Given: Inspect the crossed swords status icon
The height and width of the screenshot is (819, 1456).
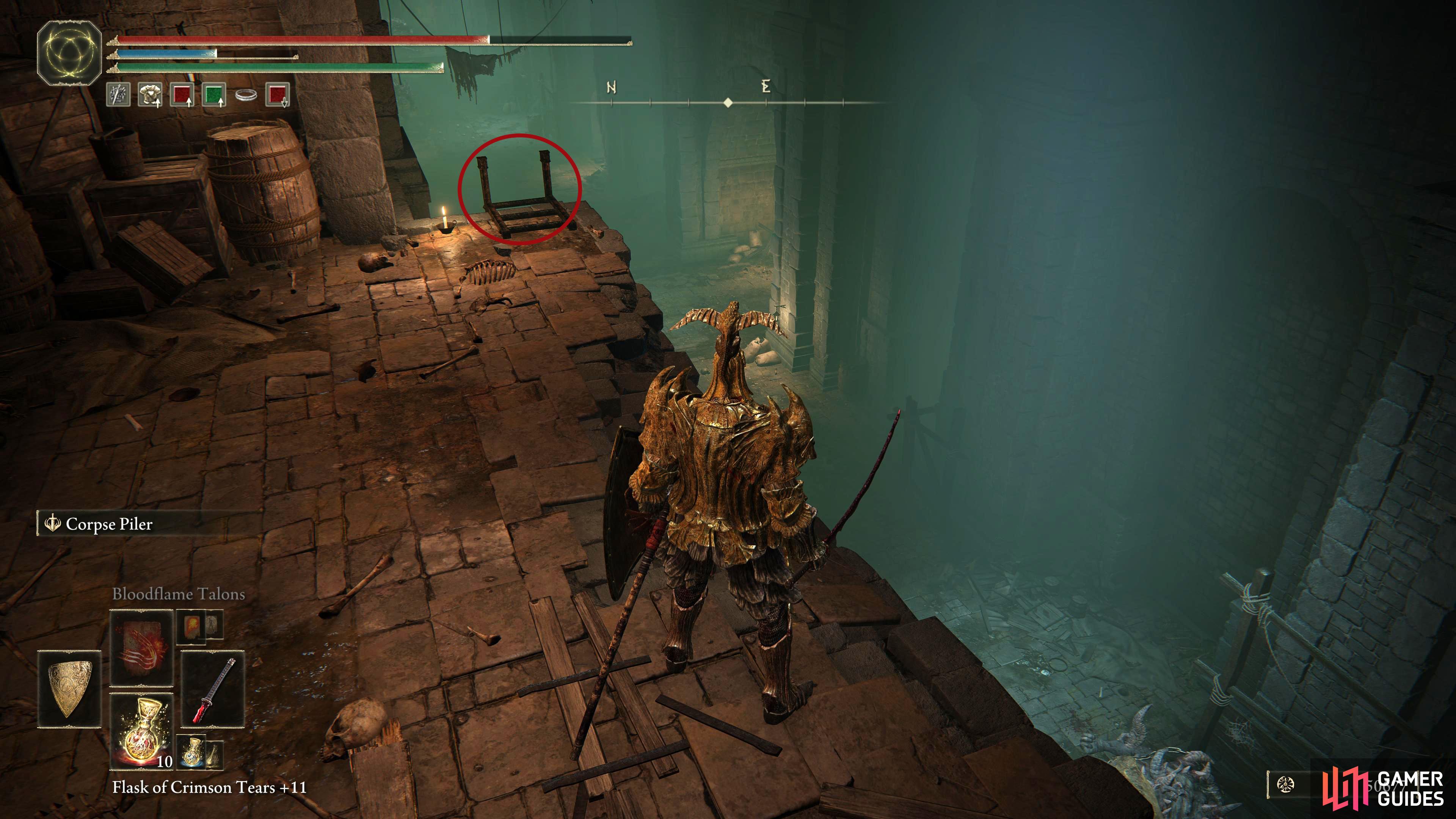Looking at the screenshot, I should coord(118,94).
